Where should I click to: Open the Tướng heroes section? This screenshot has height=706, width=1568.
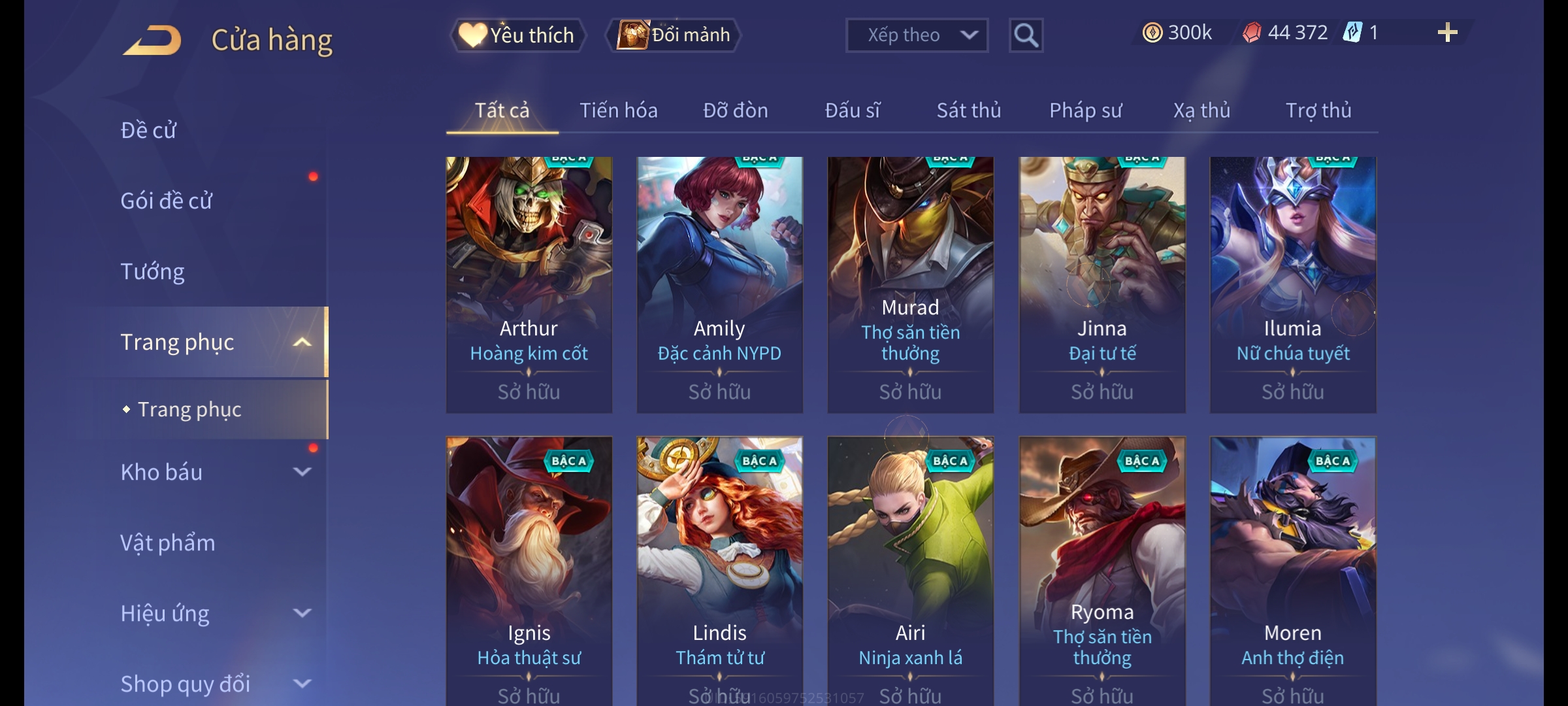[153, 271]
